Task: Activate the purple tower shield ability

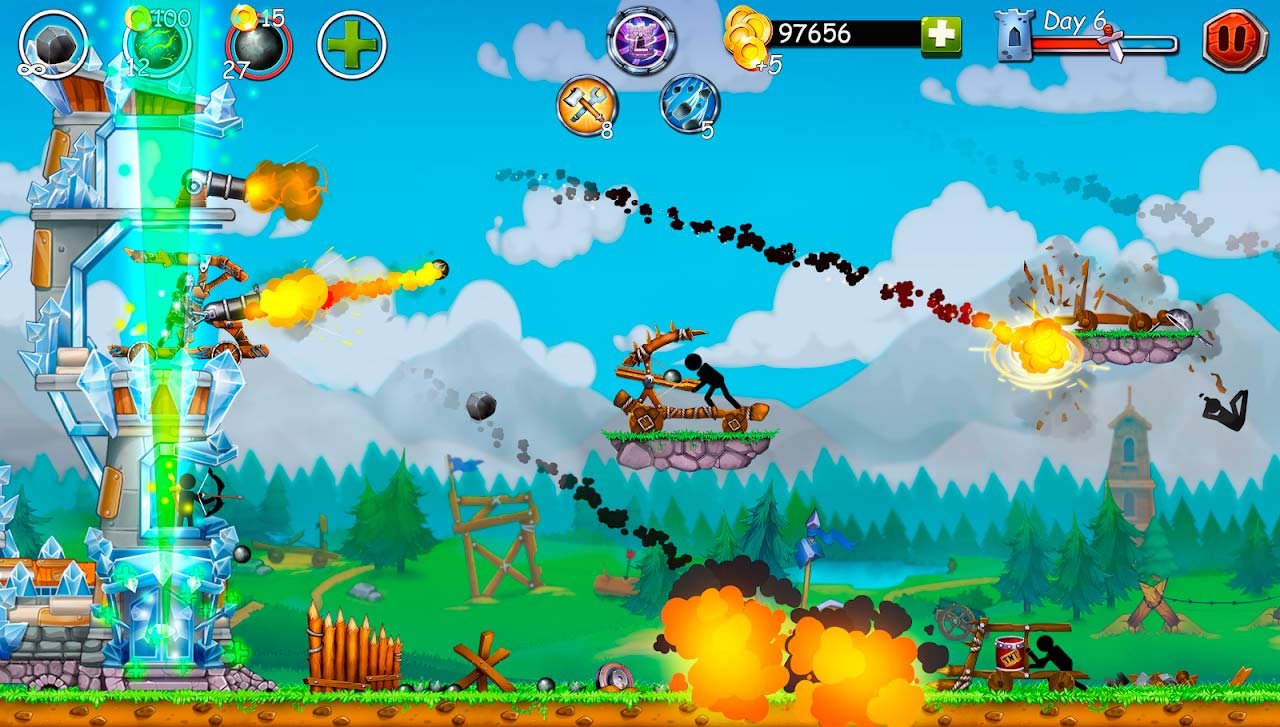Action: coord(640,40)
